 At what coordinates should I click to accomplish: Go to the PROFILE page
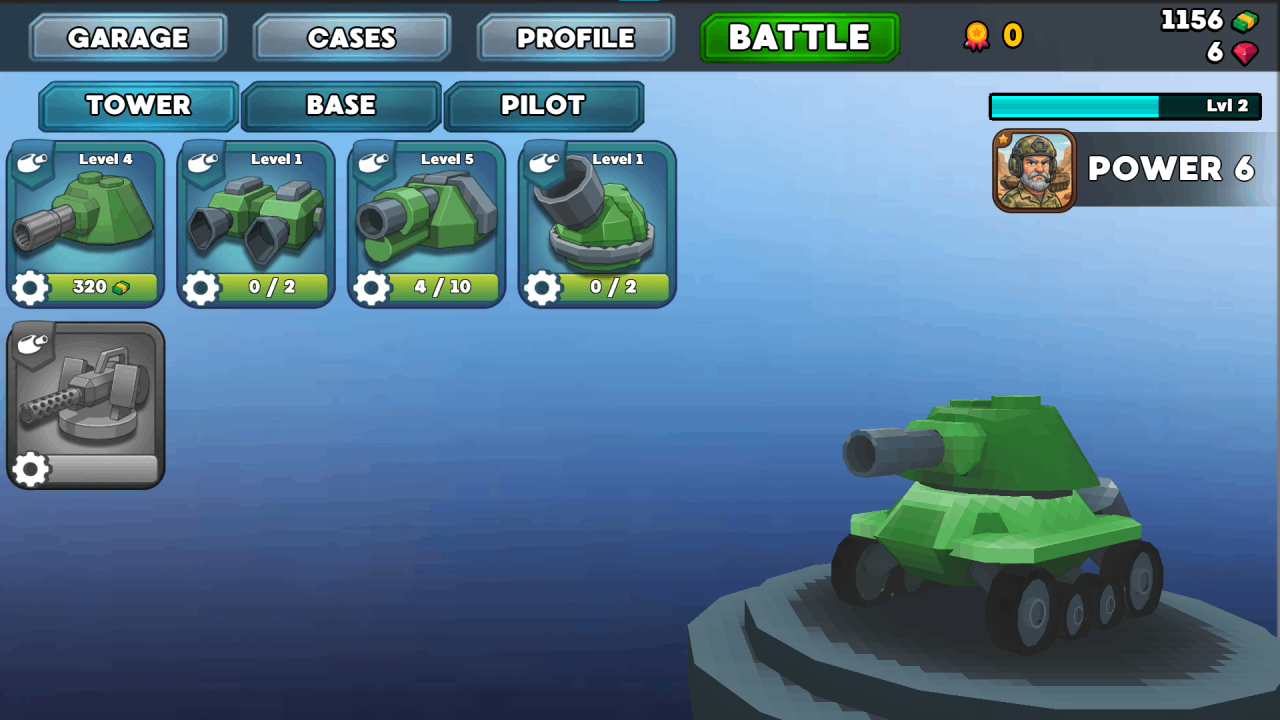tap(575, 37)
